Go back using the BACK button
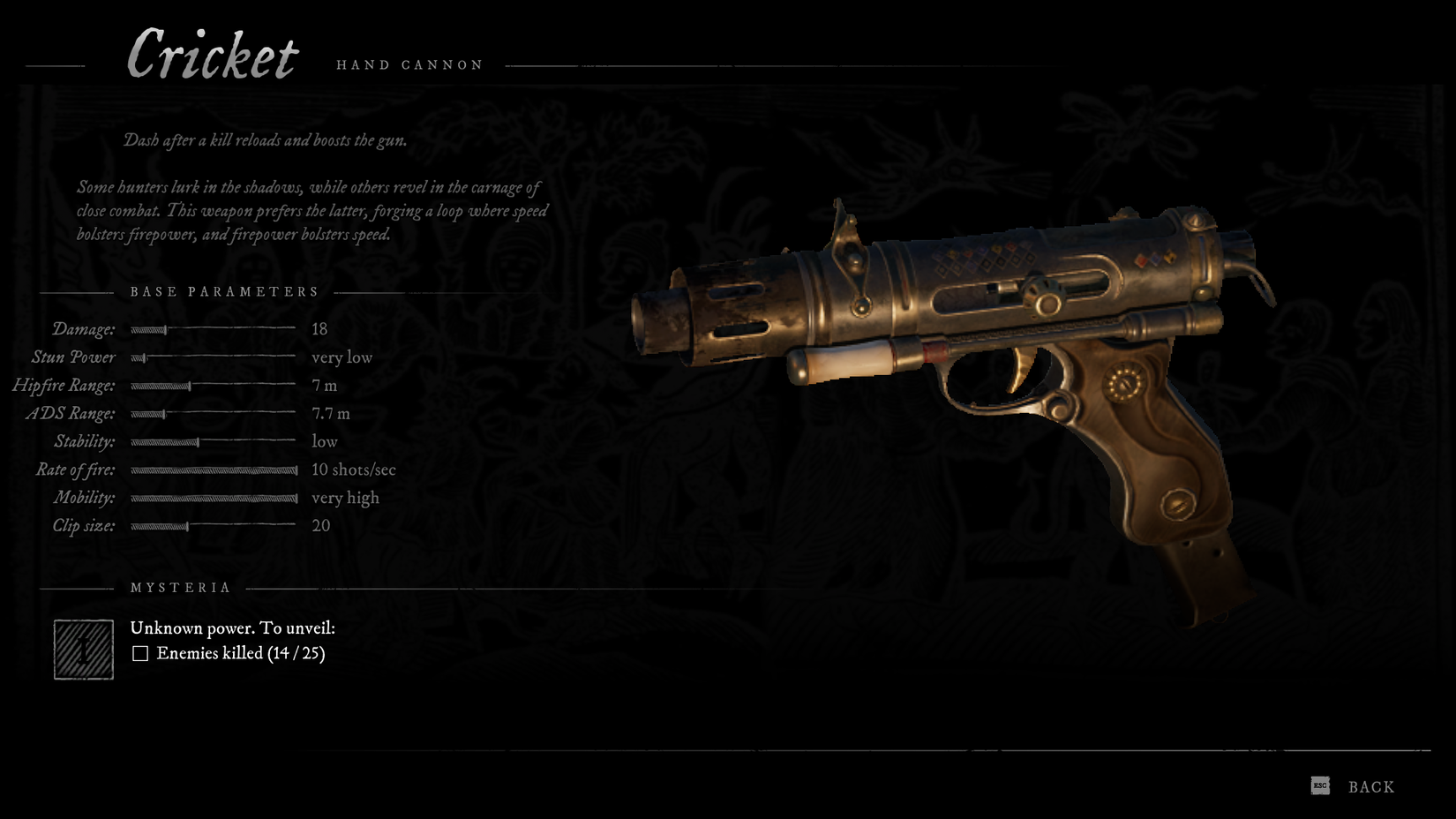This screenshot has width=1456, height=819. point(1370,786)
